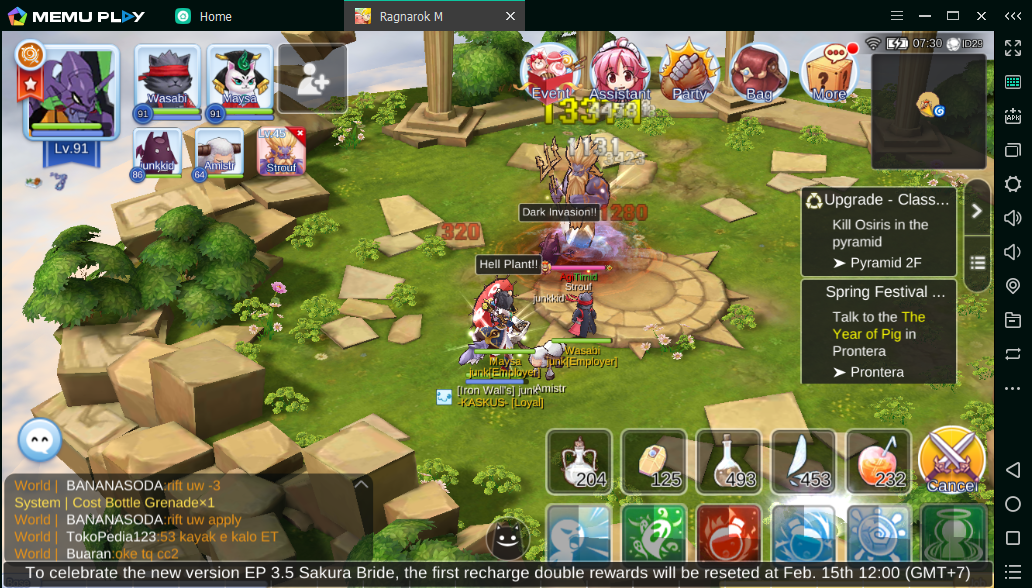Select party member Maysa's portrait
Image resolution: width=1032 pixels, height=588 pixels.
(x=240, y=80)
